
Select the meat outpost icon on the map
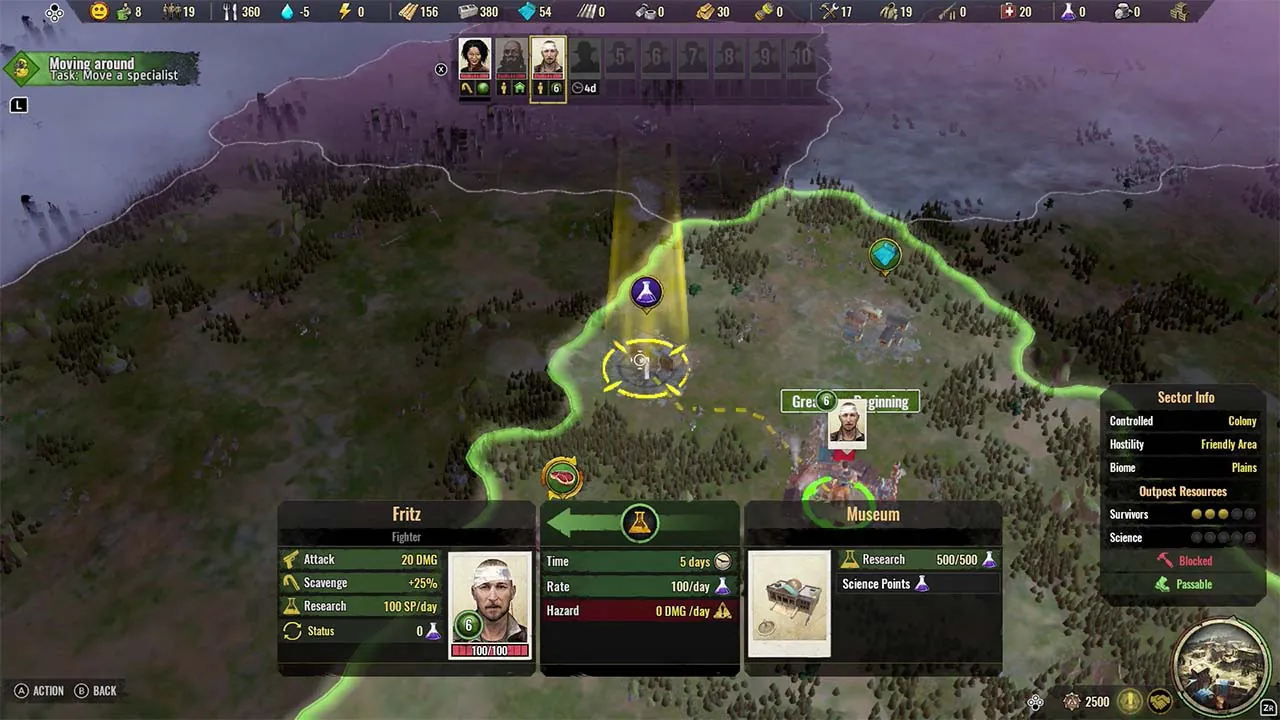pyautogui.click(x=562, y=477)
